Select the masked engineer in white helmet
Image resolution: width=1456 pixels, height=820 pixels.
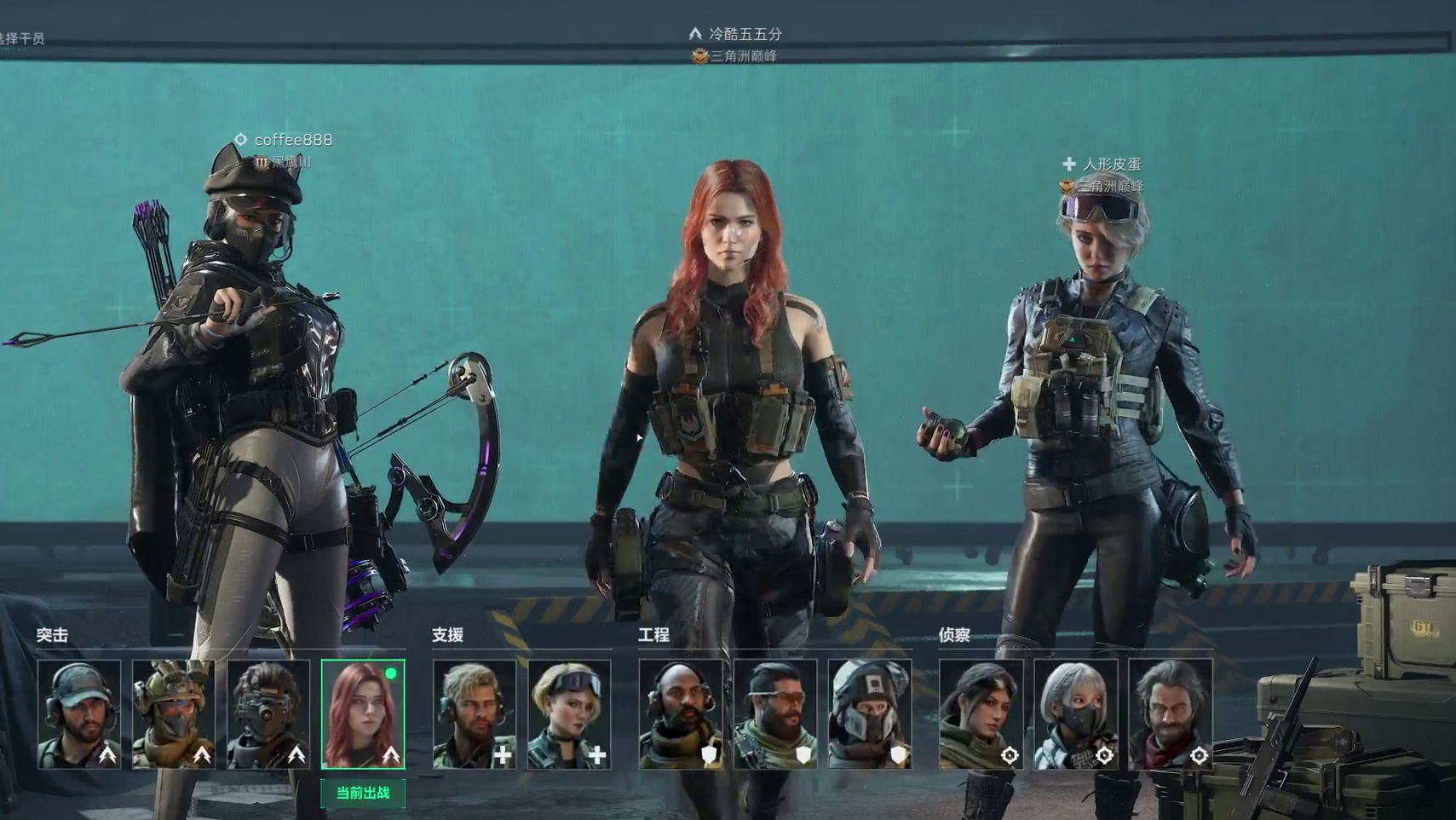tap(870, 714)
